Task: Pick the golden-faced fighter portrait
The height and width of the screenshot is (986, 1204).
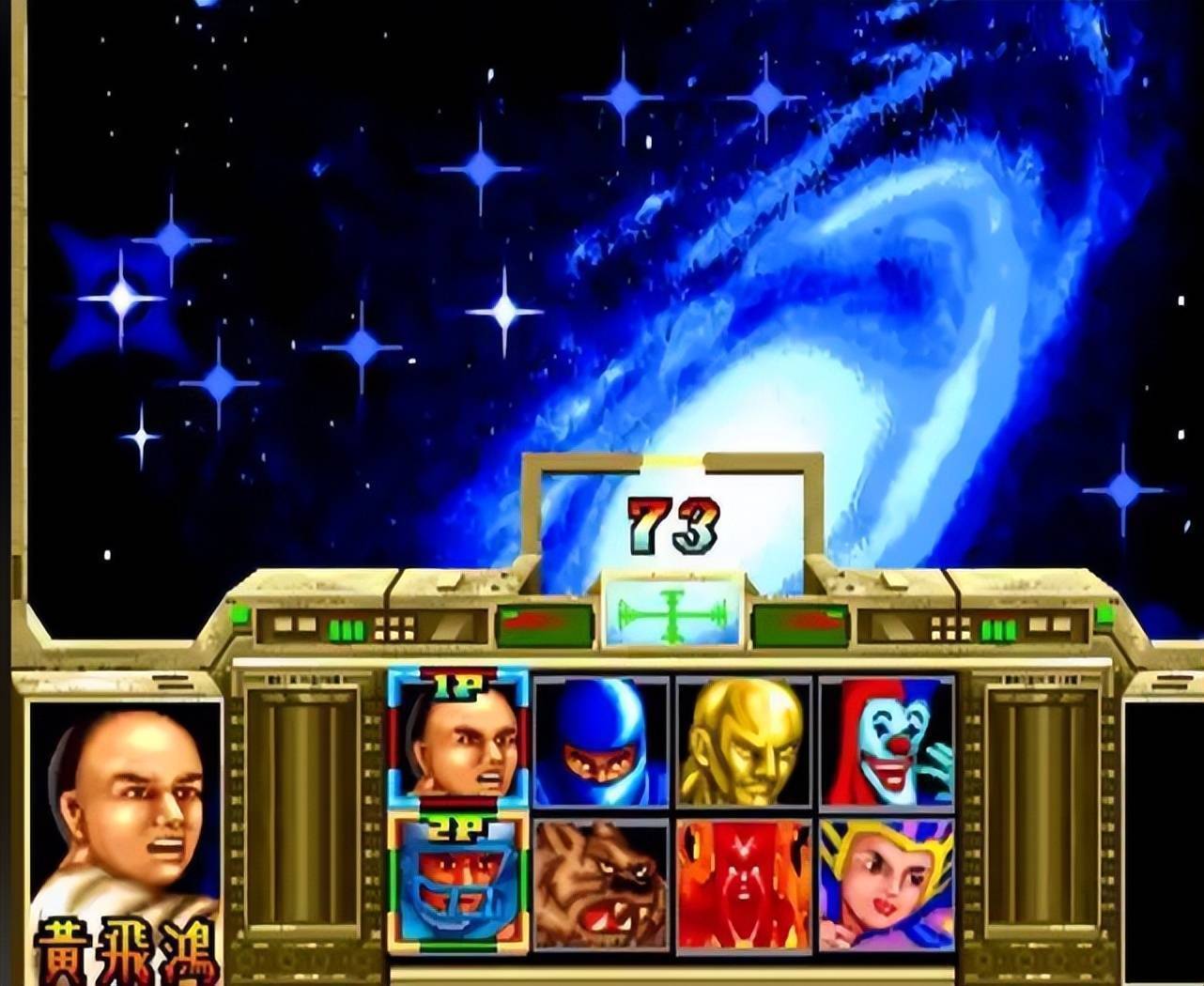Action: (x=743, y=741)
